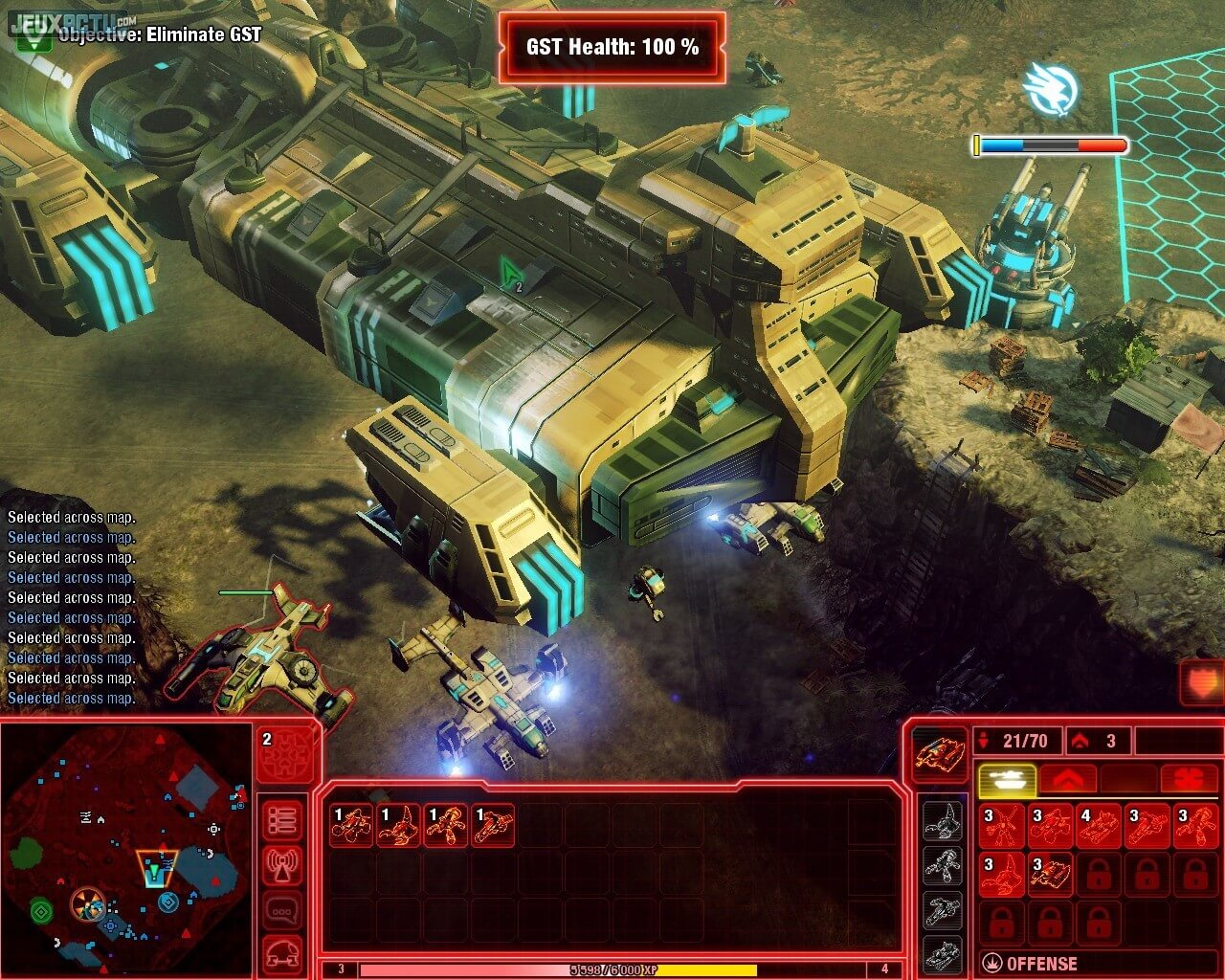Open the objectives list button

coord(283,820)
